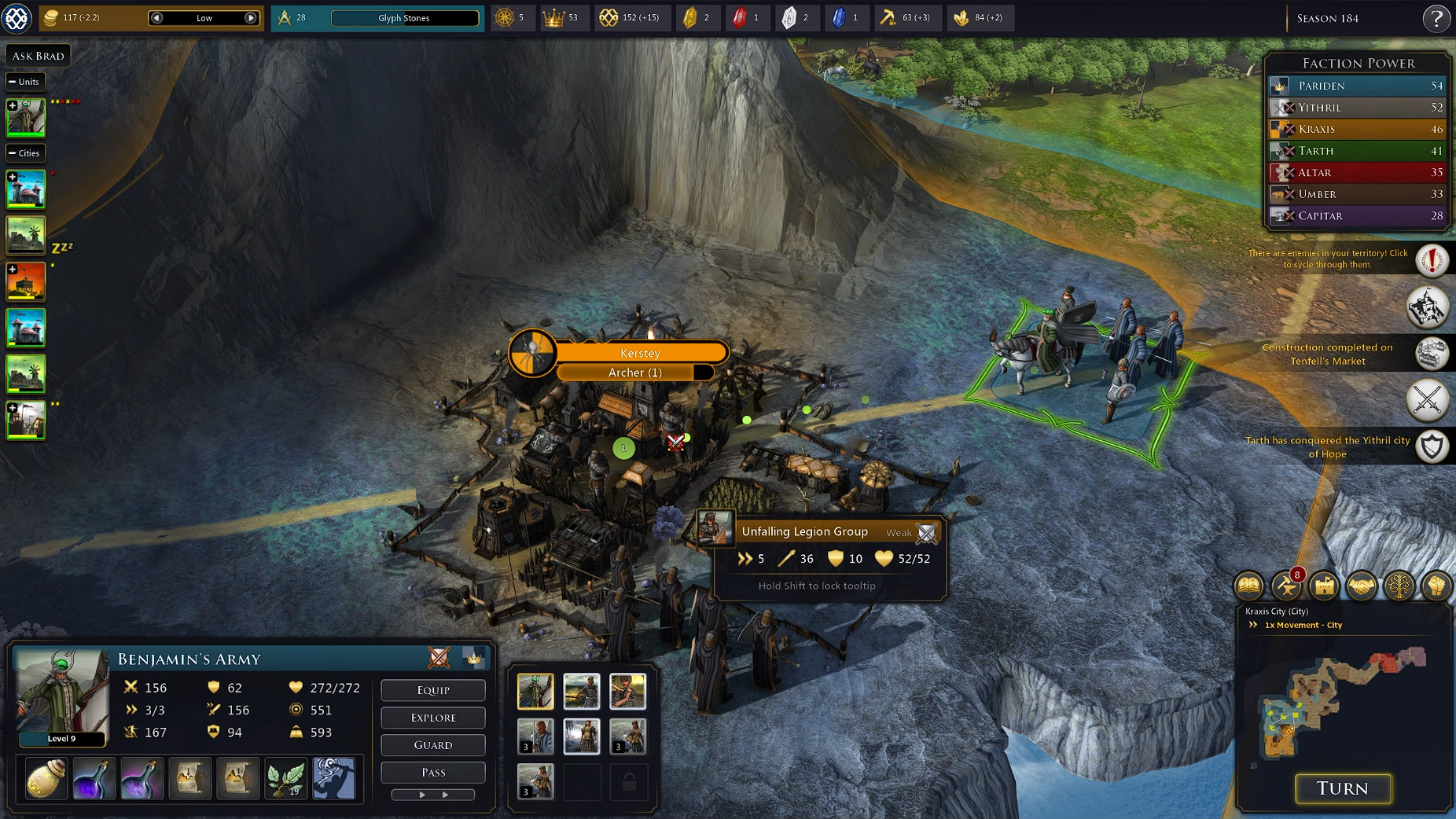View the Tarth conquered Hope notification
The width and height of the screenshot is (1456, 819).
1432,447
